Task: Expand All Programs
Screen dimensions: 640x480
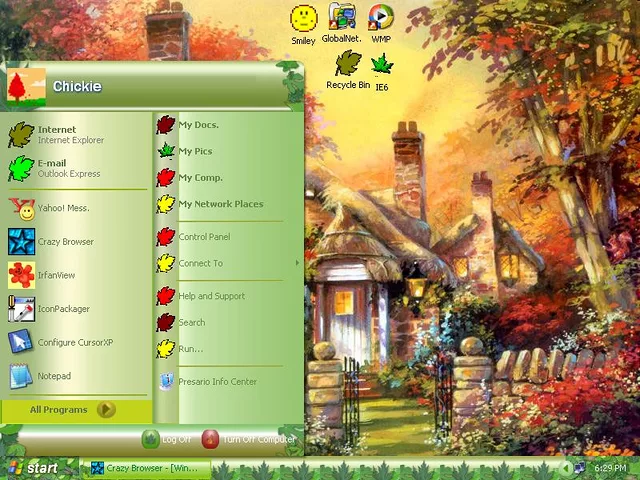Action: [72, 409]
